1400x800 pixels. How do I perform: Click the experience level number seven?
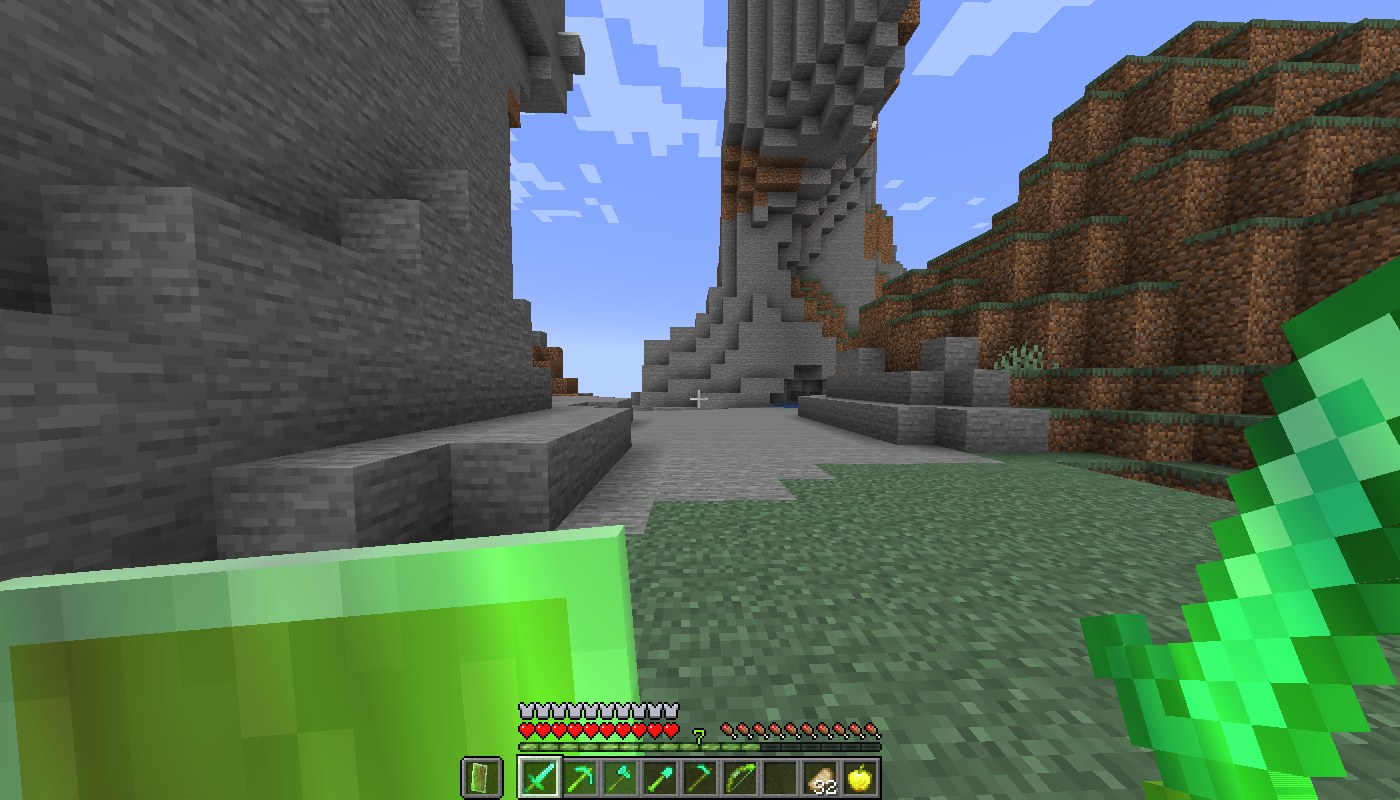698,735
